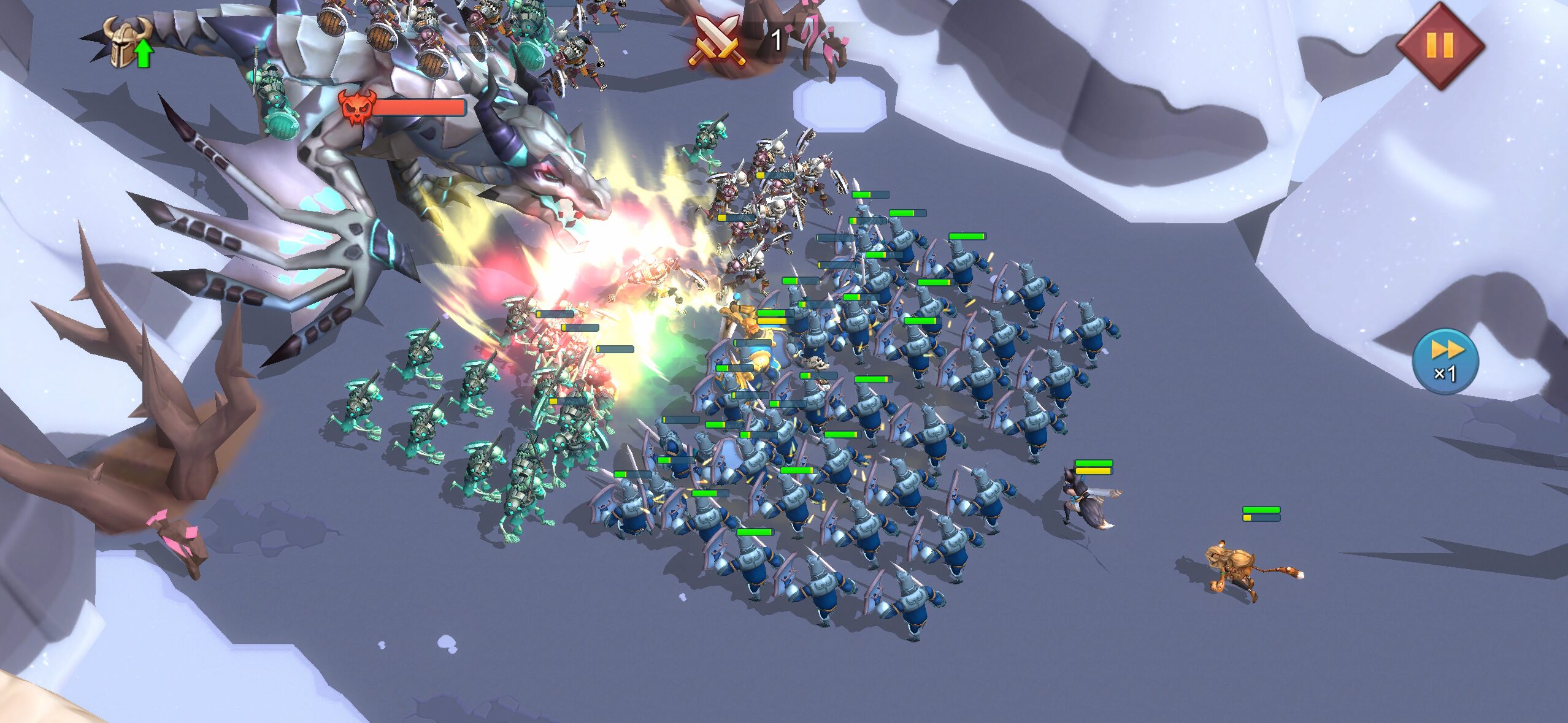This screenshot has height=723, width=1568.
Task: Pause the battle with the red diamond button
Action: (1439, 45)
